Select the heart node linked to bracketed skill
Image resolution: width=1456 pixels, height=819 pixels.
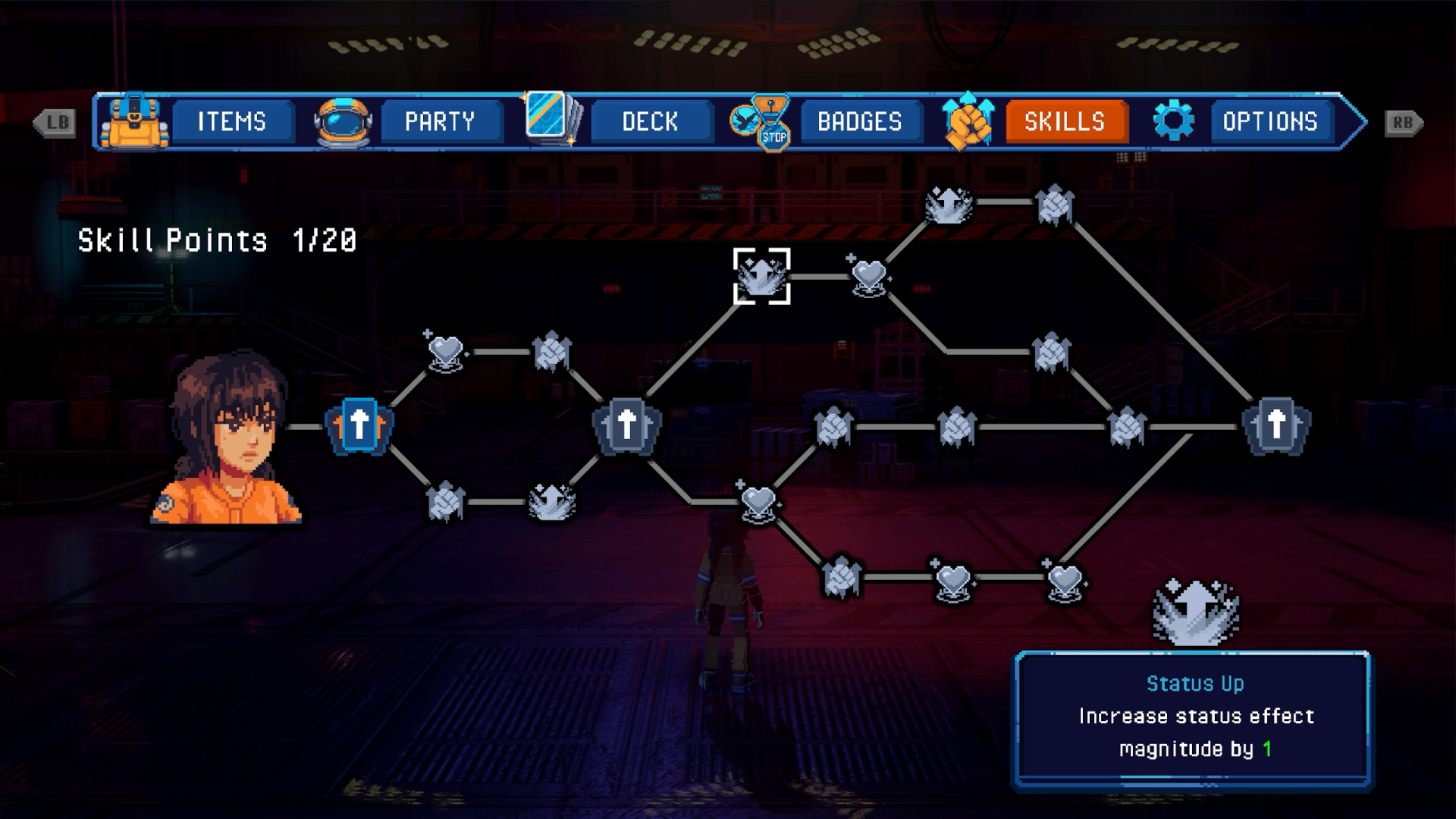point(869,275)
